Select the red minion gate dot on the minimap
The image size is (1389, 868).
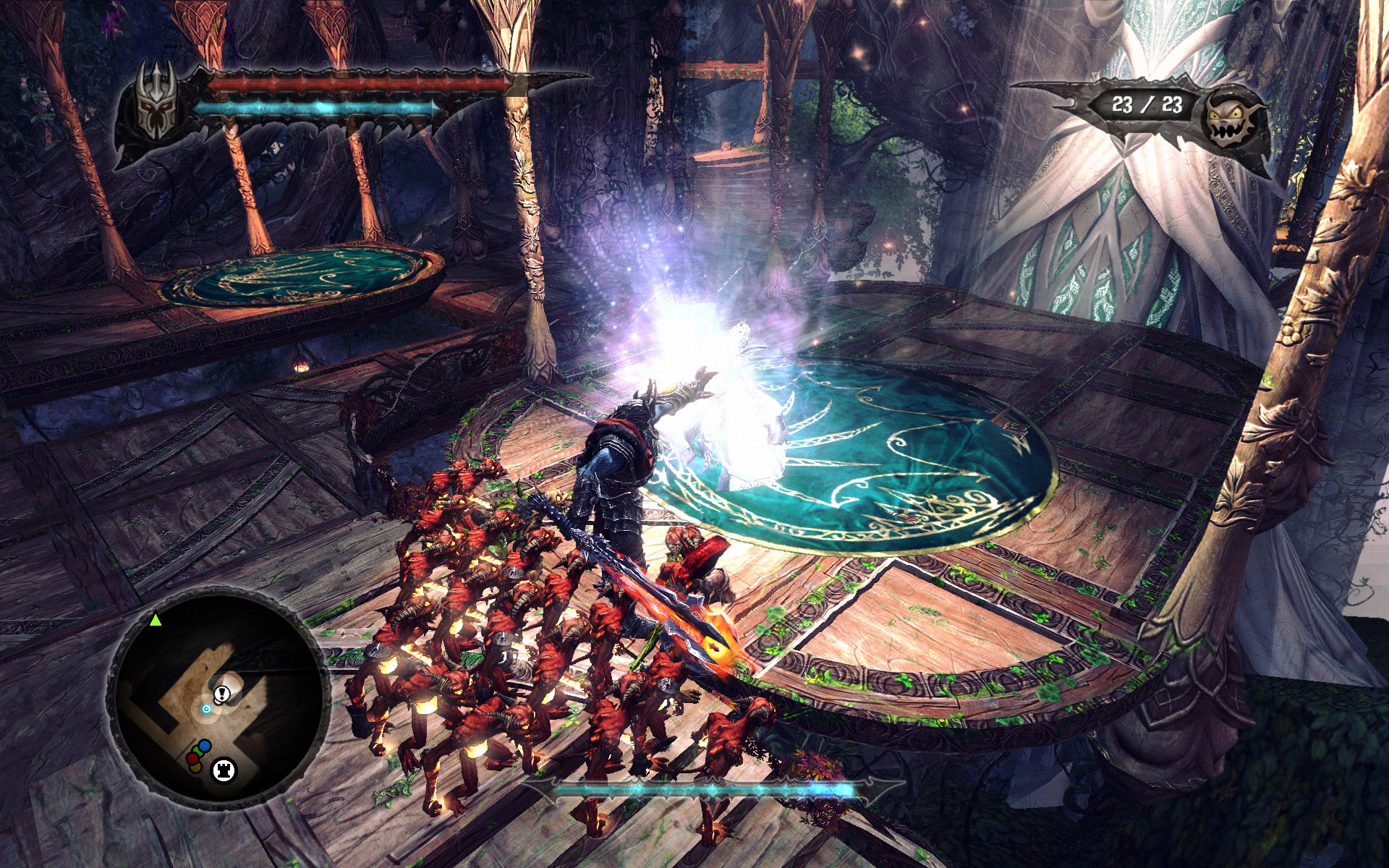point(193,758)
